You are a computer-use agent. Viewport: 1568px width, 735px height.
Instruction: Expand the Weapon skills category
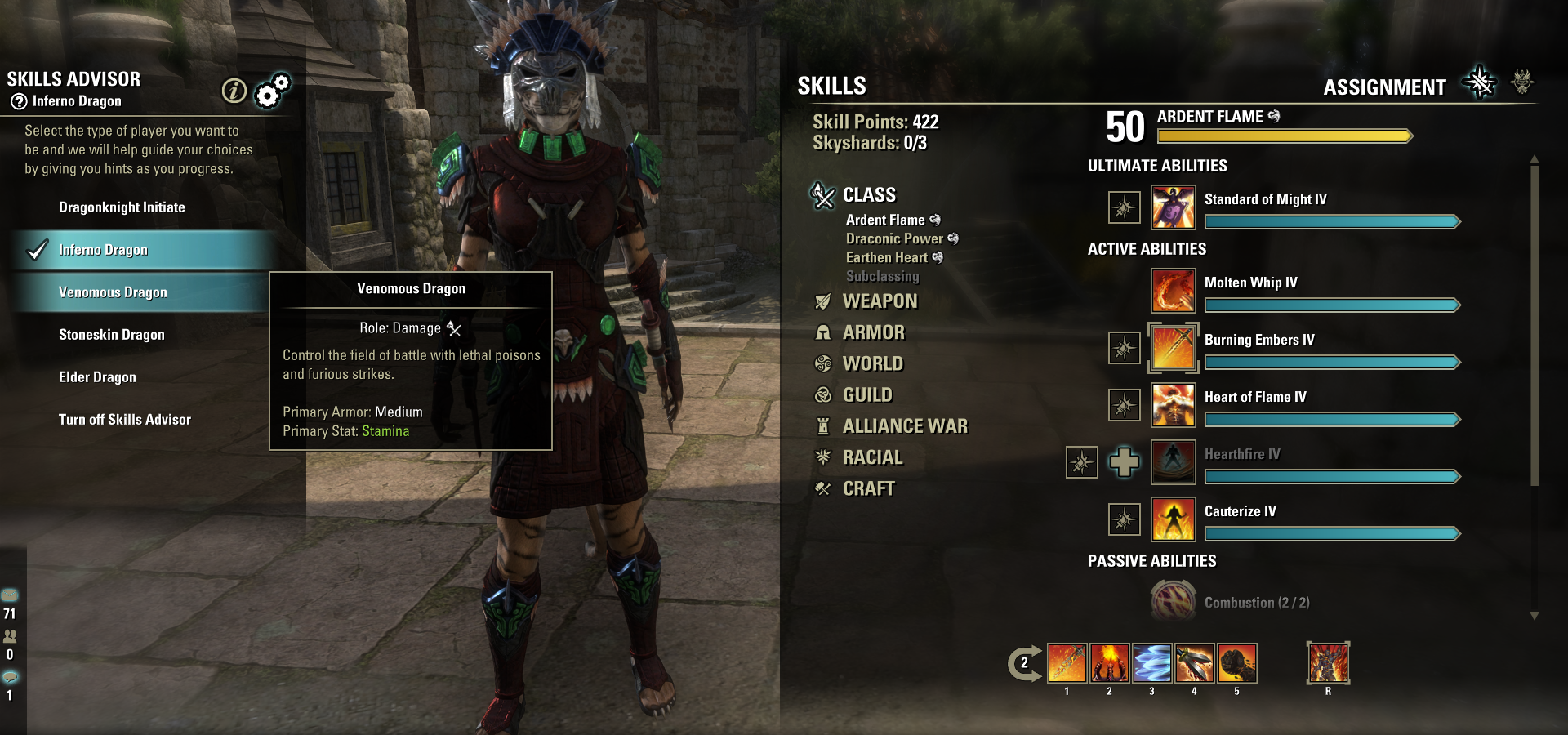tap(880, 301)
